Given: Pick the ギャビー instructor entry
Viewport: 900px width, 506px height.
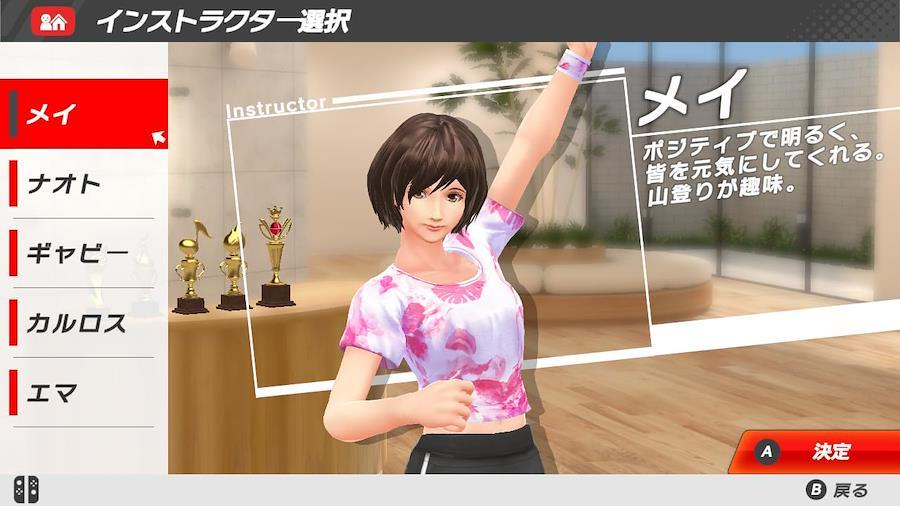Looking at the screenshot, I should click(80, 253).
